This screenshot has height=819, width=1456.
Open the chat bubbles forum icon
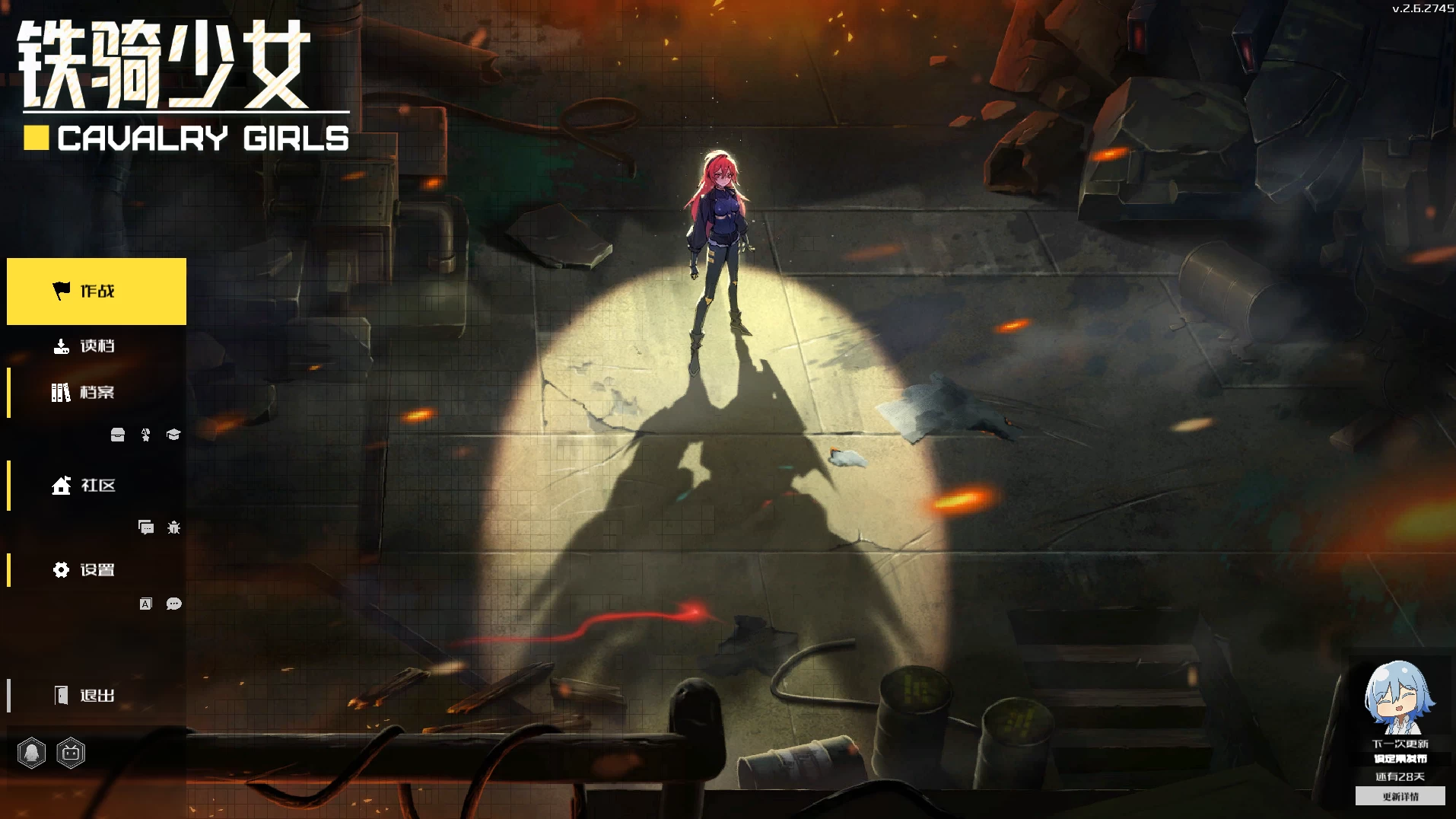(146, 527)
